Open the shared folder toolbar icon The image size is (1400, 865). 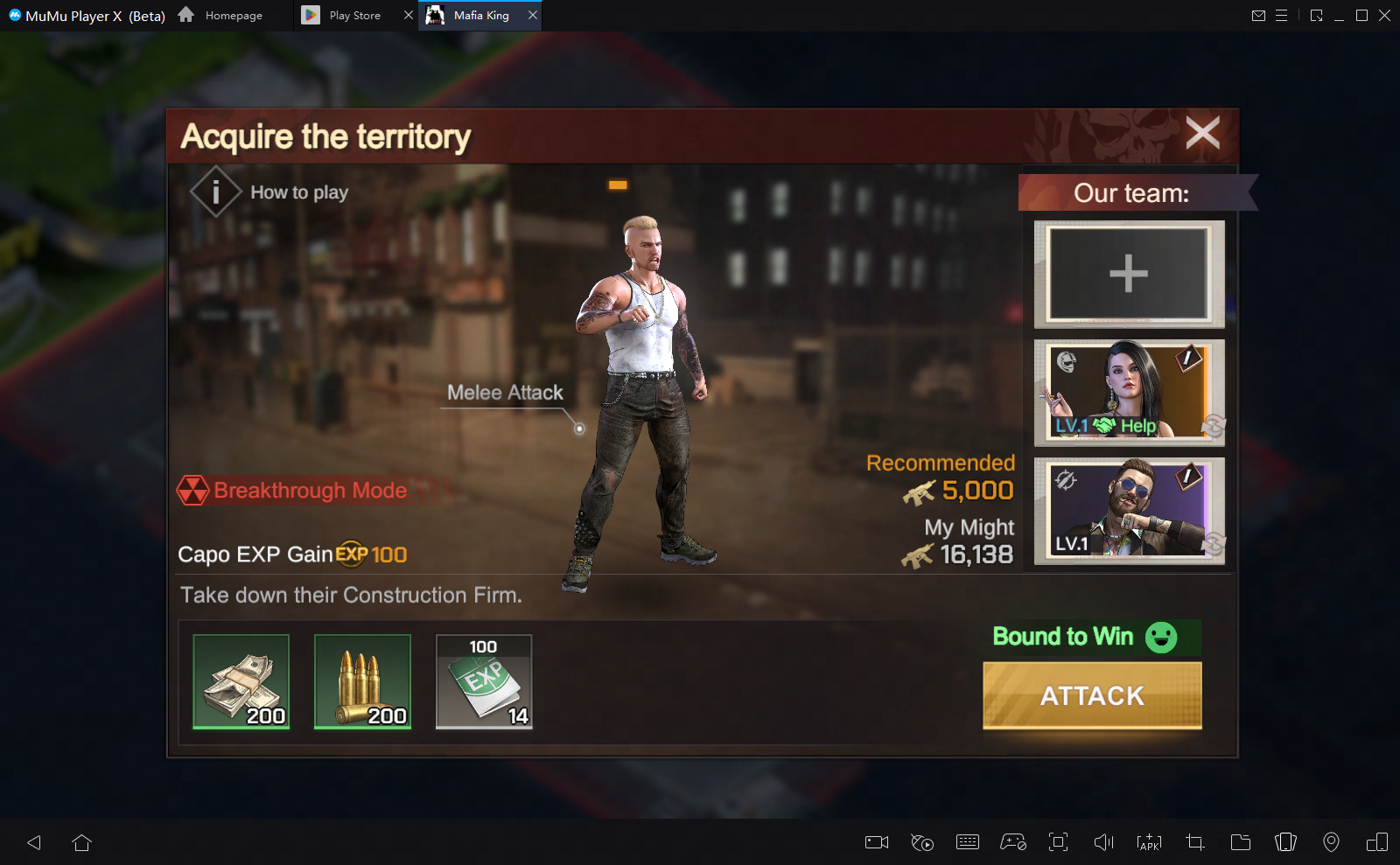click(1240, 842)
